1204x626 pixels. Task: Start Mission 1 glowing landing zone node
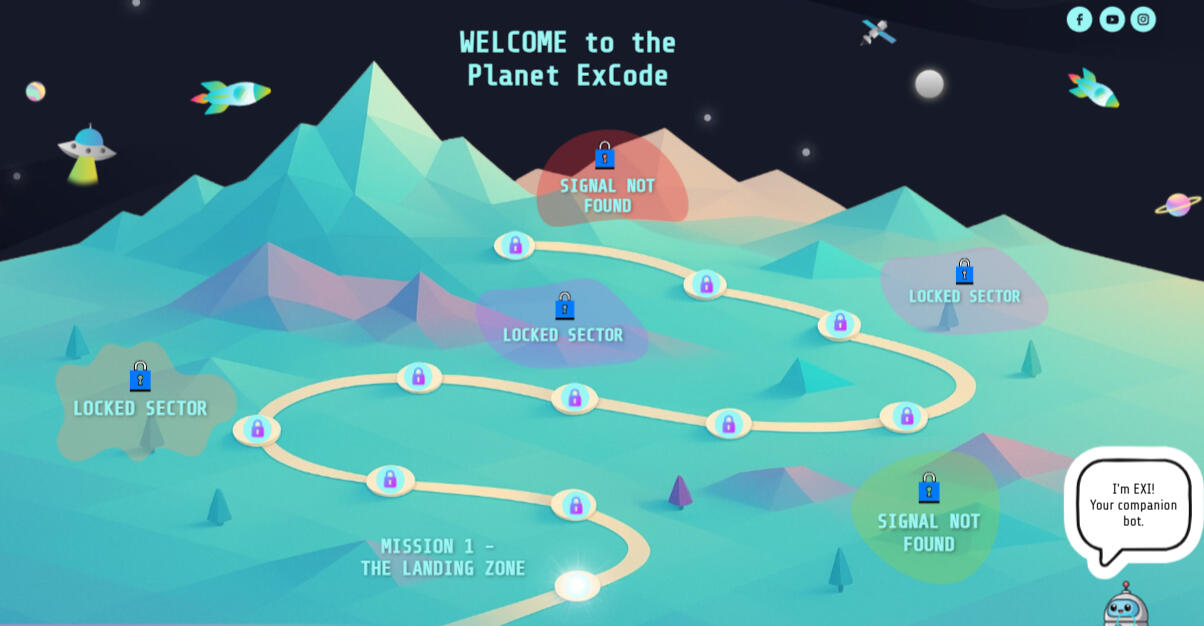click(577, 585)
